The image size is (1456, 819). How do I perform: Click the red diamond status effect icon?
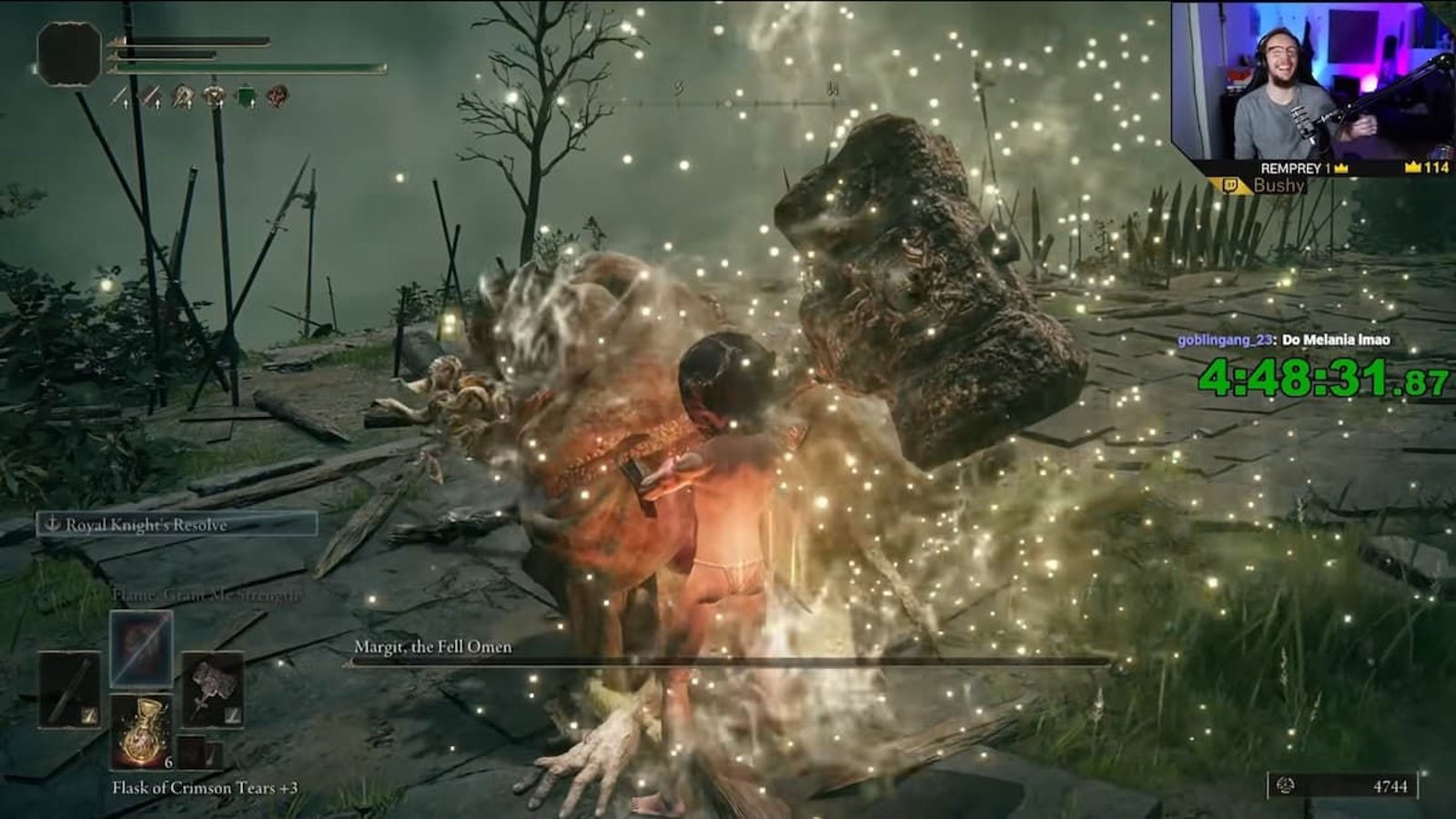(278, 96)
